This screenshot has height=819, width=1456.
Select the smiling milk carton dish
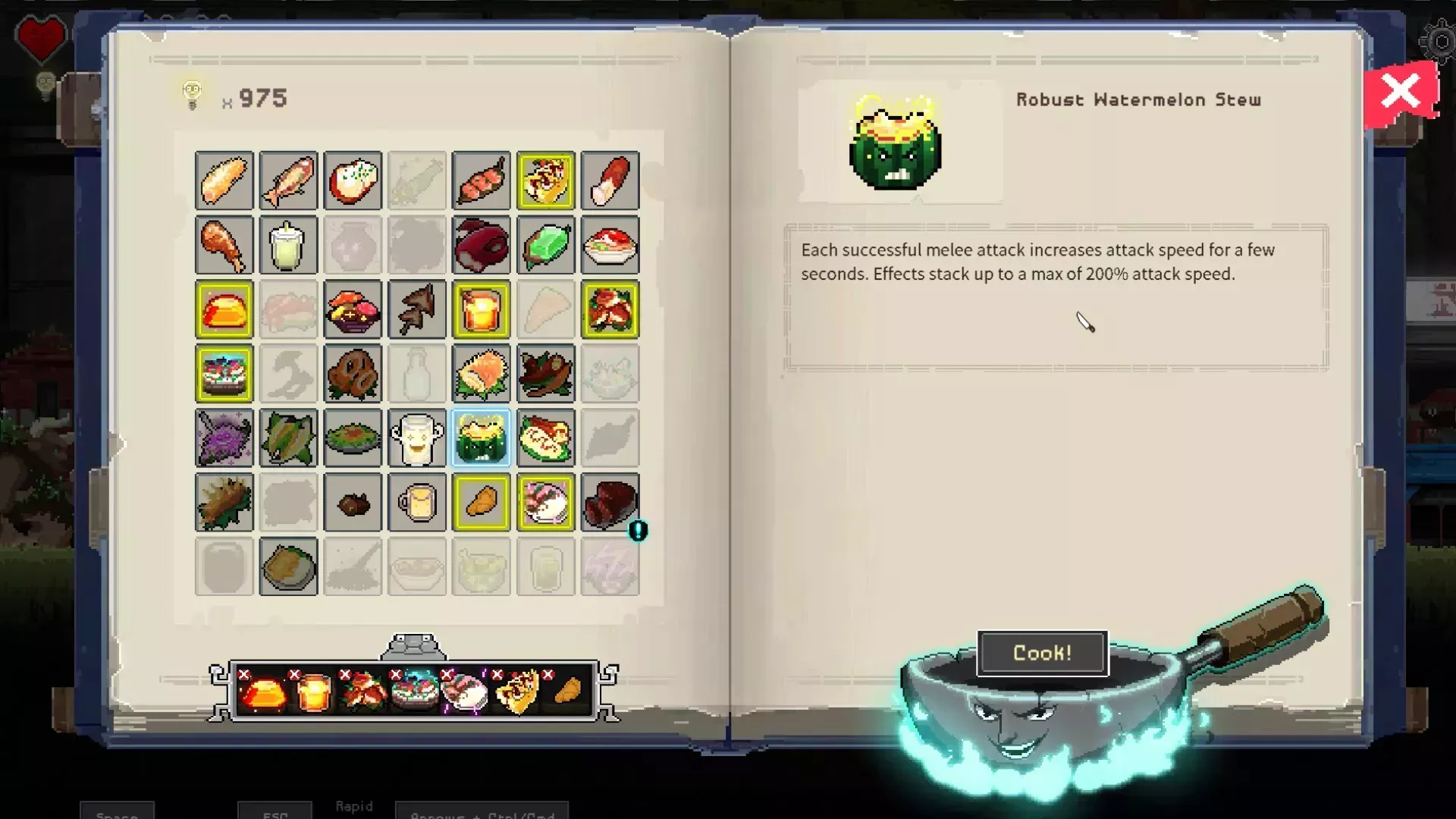pyautogui.click(x=417, y=438)
